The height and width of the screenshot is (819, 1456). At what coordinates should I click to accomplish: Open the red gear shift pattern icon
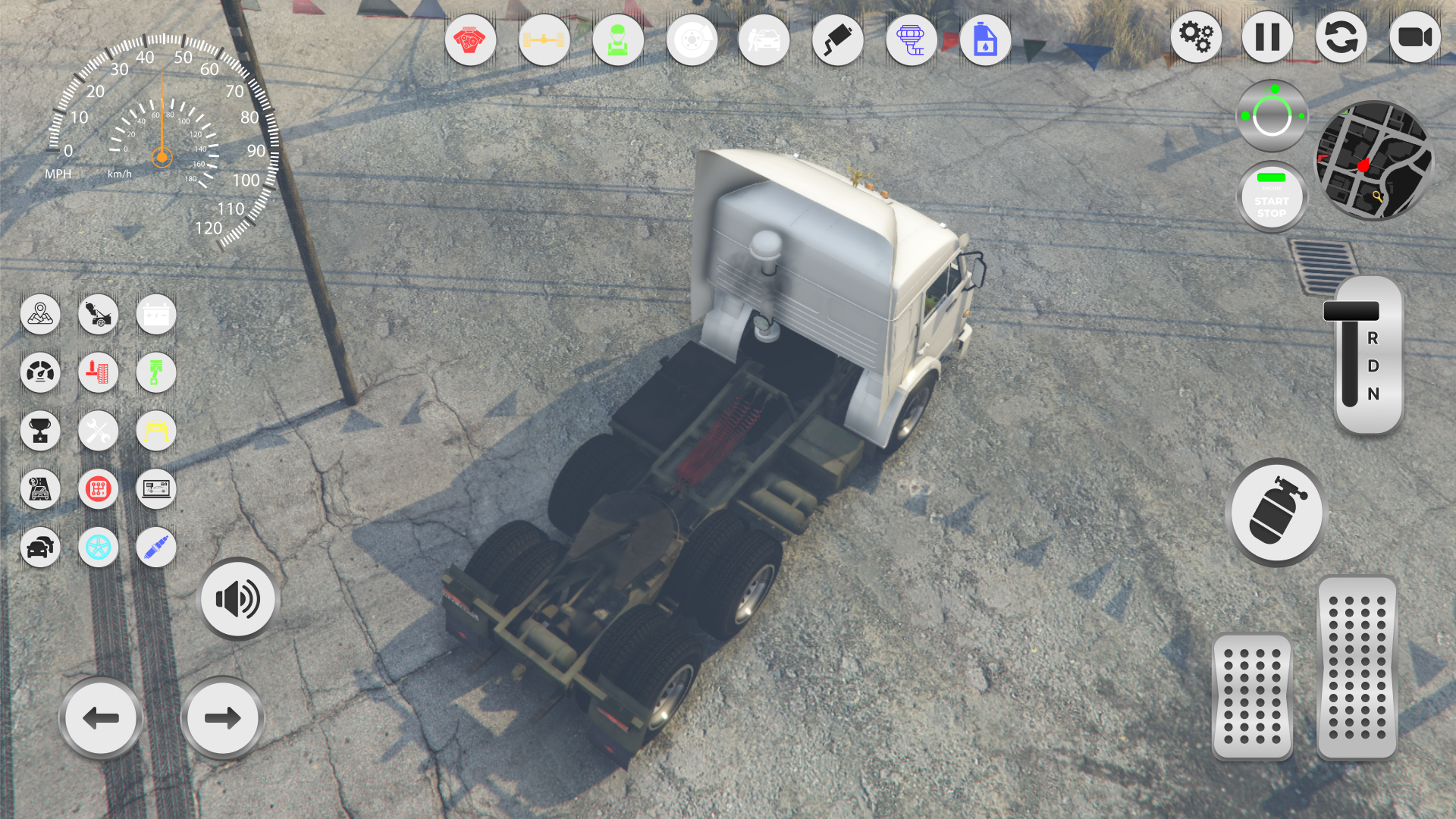(98, 489)
